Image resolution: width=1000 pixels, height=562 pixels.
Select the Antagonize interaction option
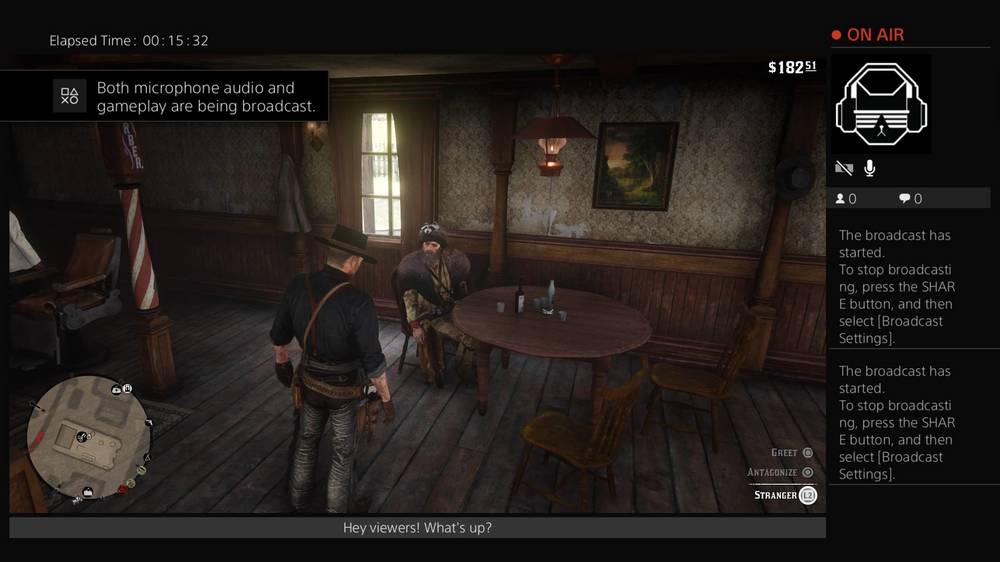click(780, 472)
